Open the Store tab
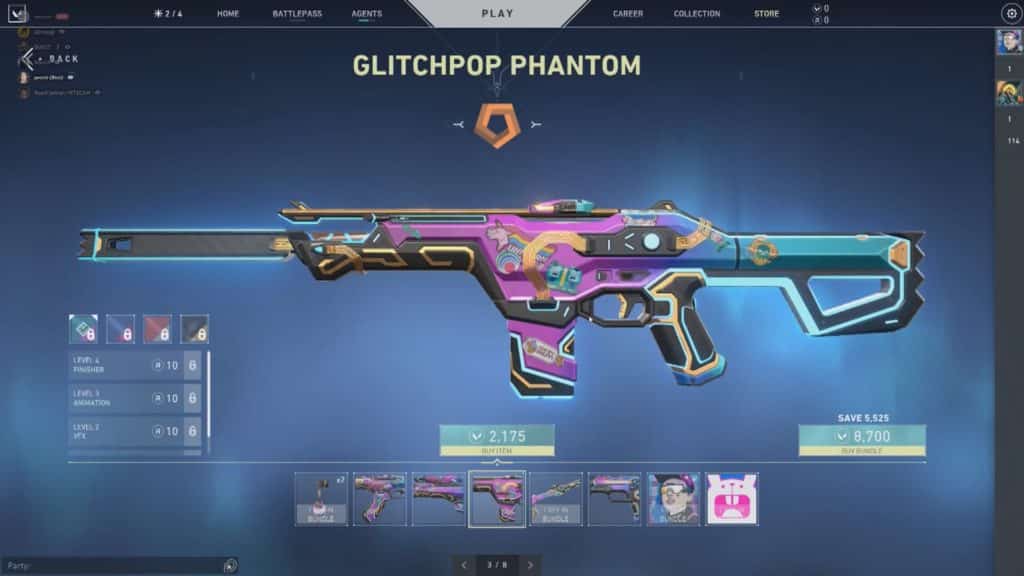This screenshot has height=576, width=1024. (x=767, y=14)
